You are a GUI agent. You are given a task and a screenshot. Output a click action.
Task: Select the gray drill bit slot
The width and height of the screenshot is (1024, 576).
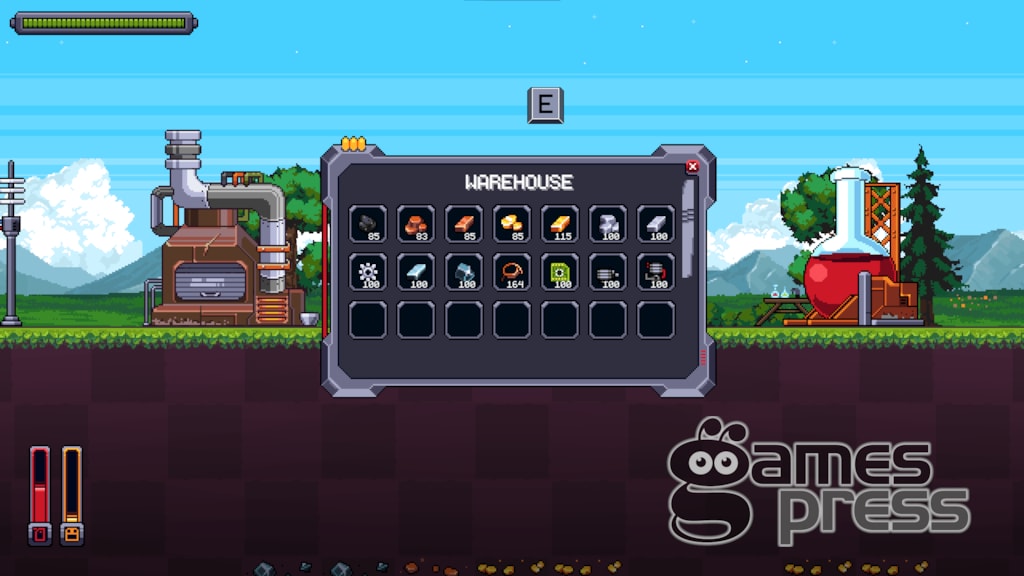pyautogui.click(x=608, y=272)
